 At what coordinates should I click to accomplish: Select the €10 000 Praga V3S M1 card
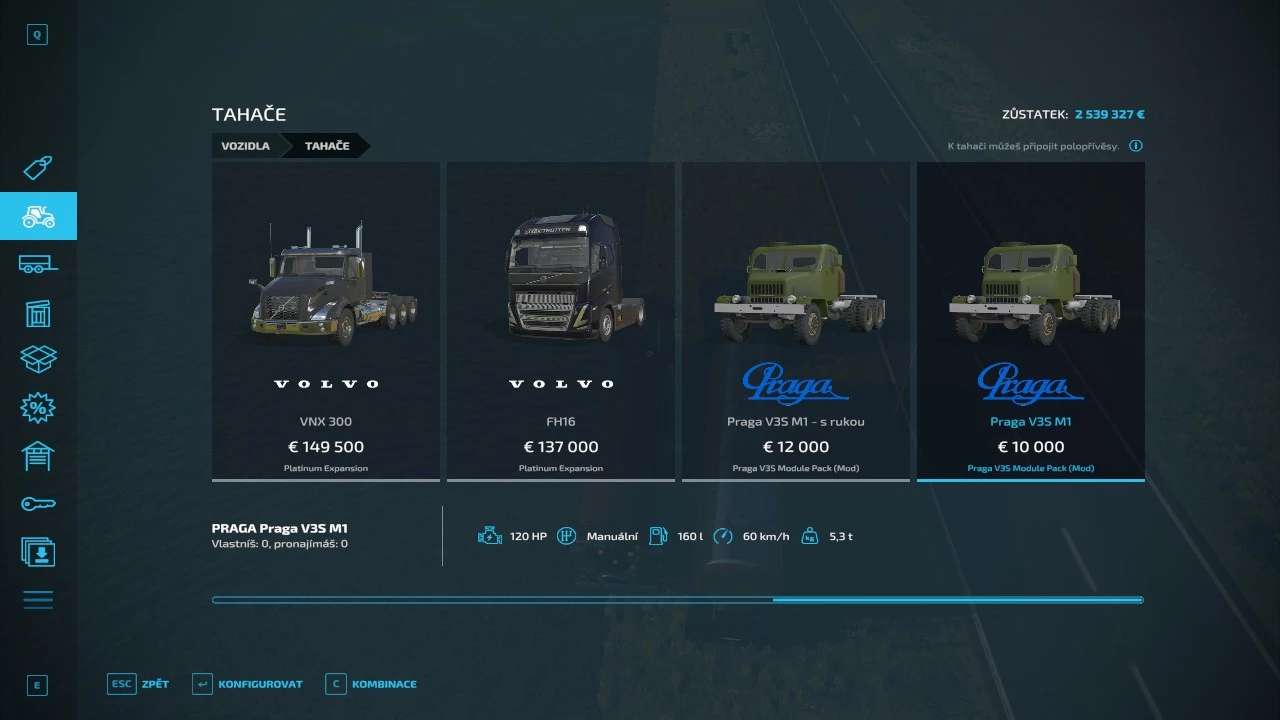pos(1030,321)
